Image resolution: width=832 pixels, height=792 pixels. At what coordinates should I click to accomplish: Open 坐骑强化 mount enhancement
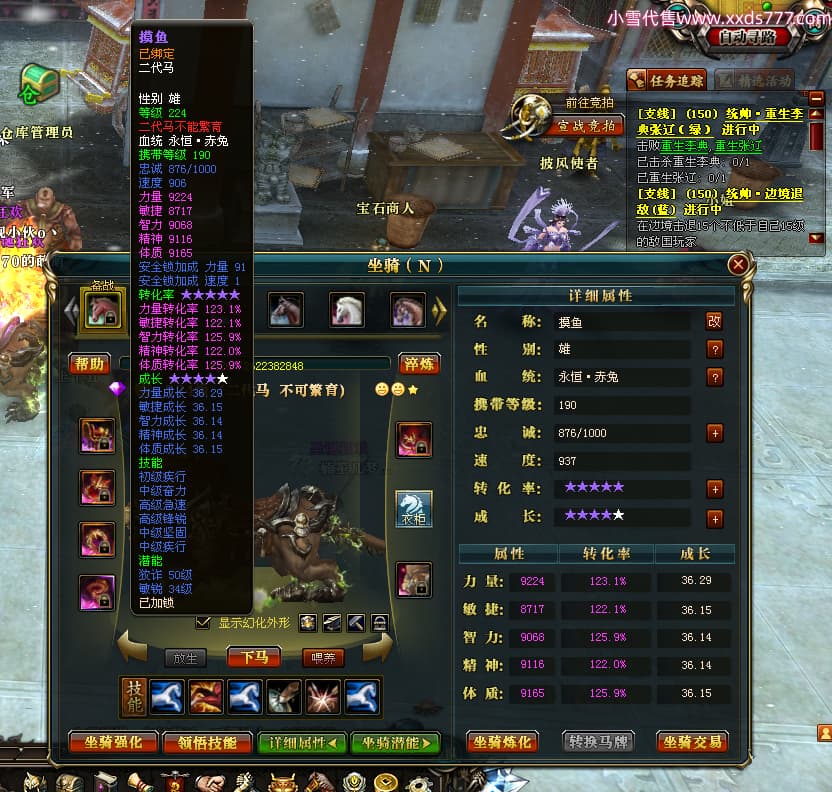click(x=113, y=742)
